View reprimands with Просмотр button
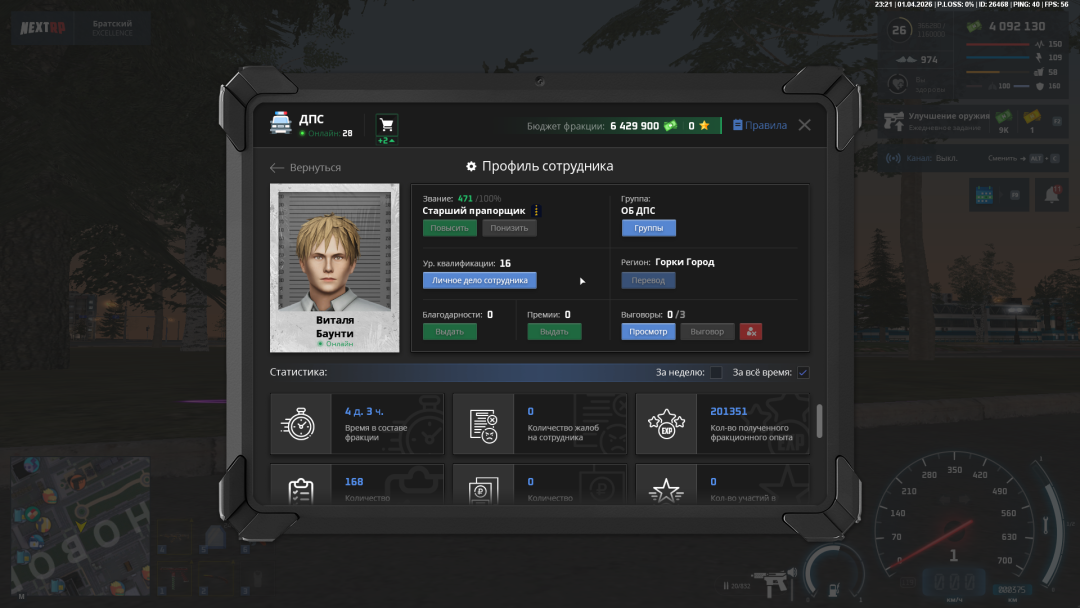Screen dimensions: 1080x608 pyautogui.click(x=648, y=331)
